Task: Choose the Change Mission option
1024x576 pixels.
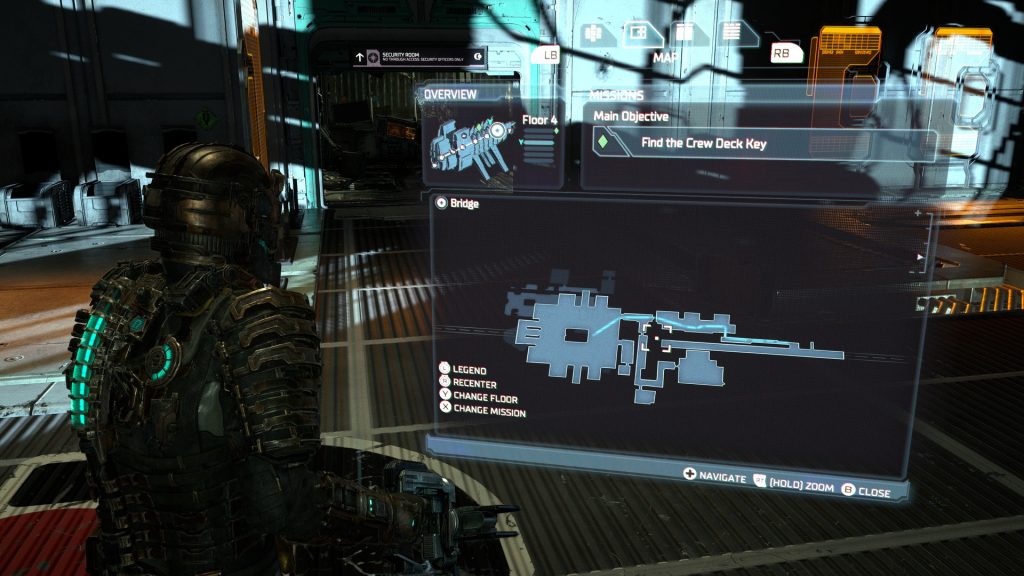Action: coord(488,412)
